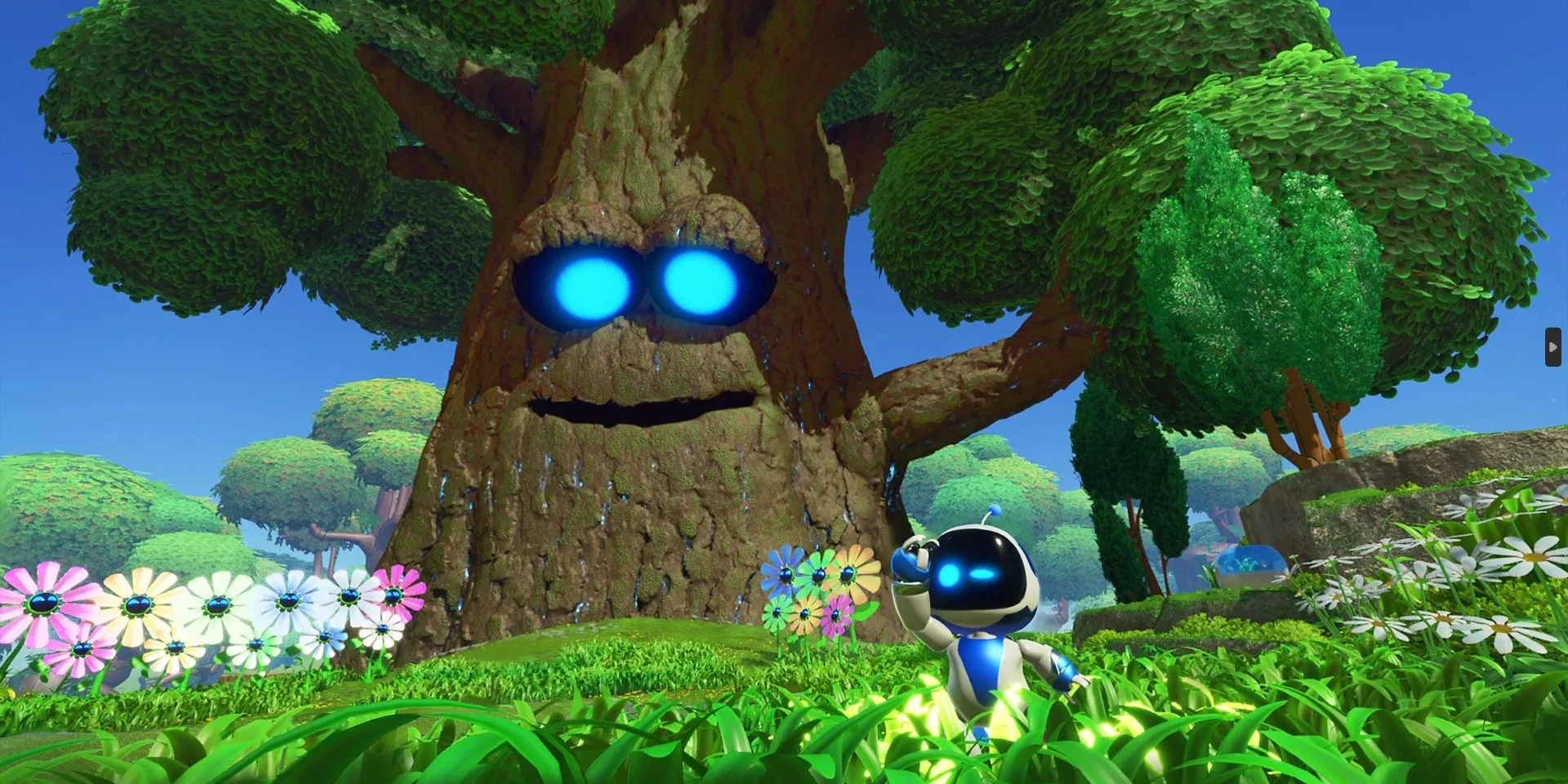Click the dark arrow tab at right edge
This screenshot has height=784, width=1568.
[x=1552, y=347]
